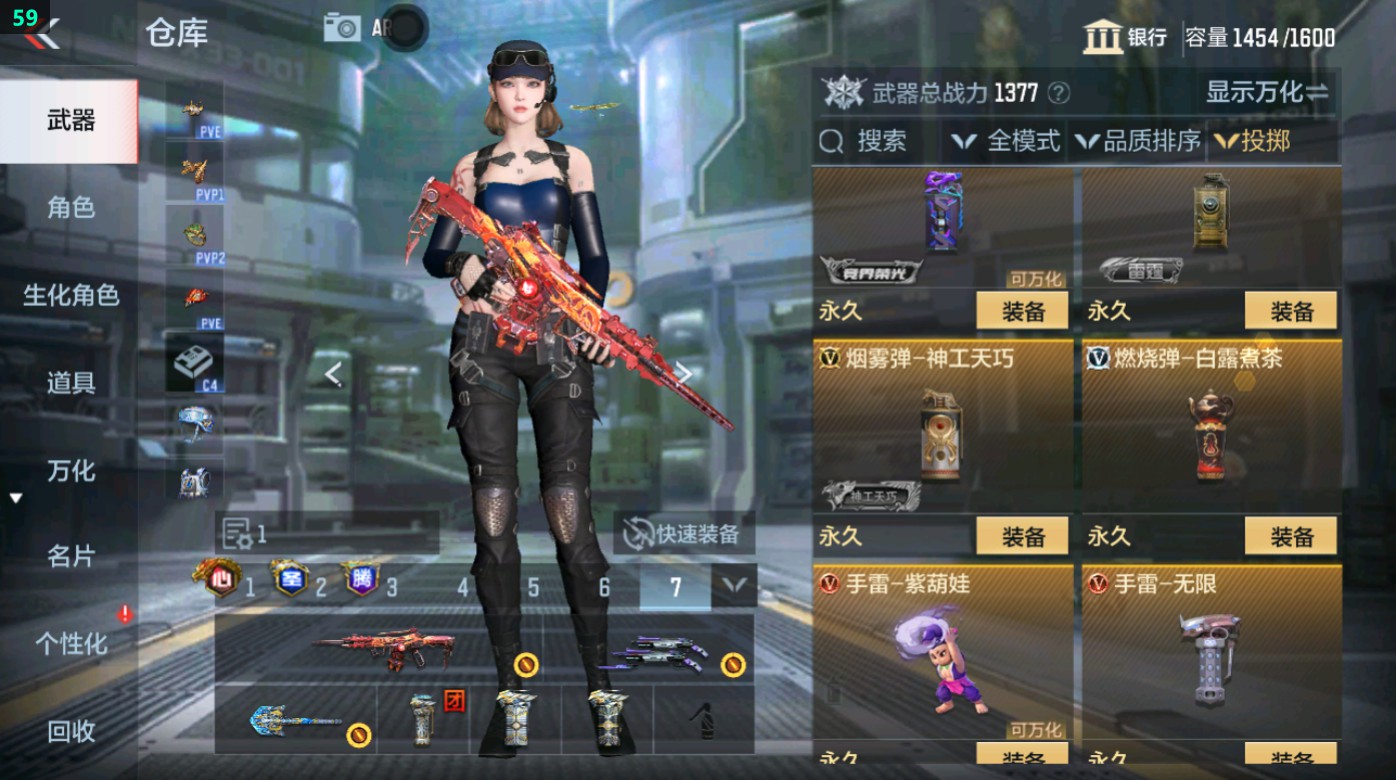Click the PVP2 ring slot icon

tap(193, 235)
